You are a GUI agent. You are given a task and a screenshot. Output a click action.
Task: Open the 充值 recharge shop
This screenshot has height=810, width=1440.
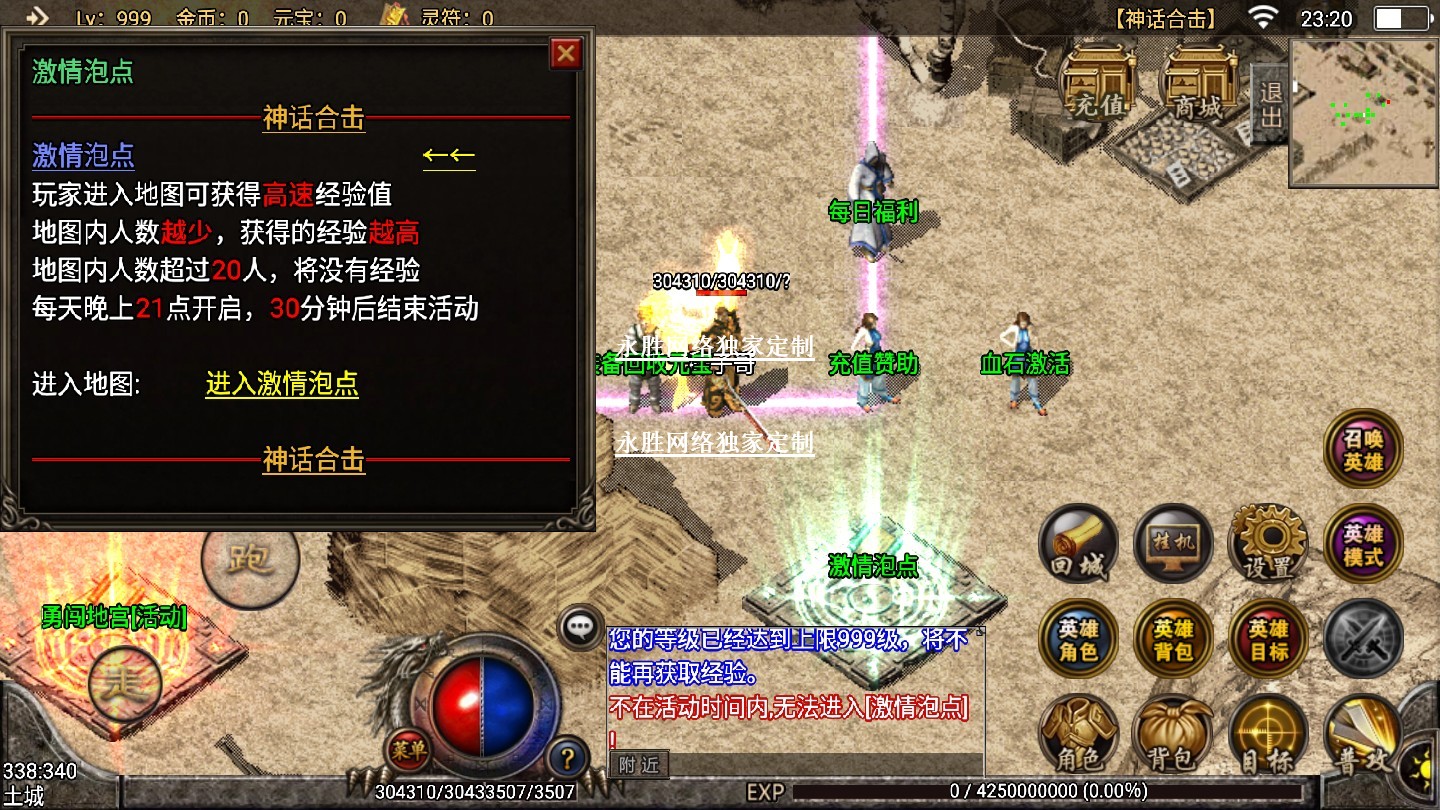click(x=1098, y=82)
